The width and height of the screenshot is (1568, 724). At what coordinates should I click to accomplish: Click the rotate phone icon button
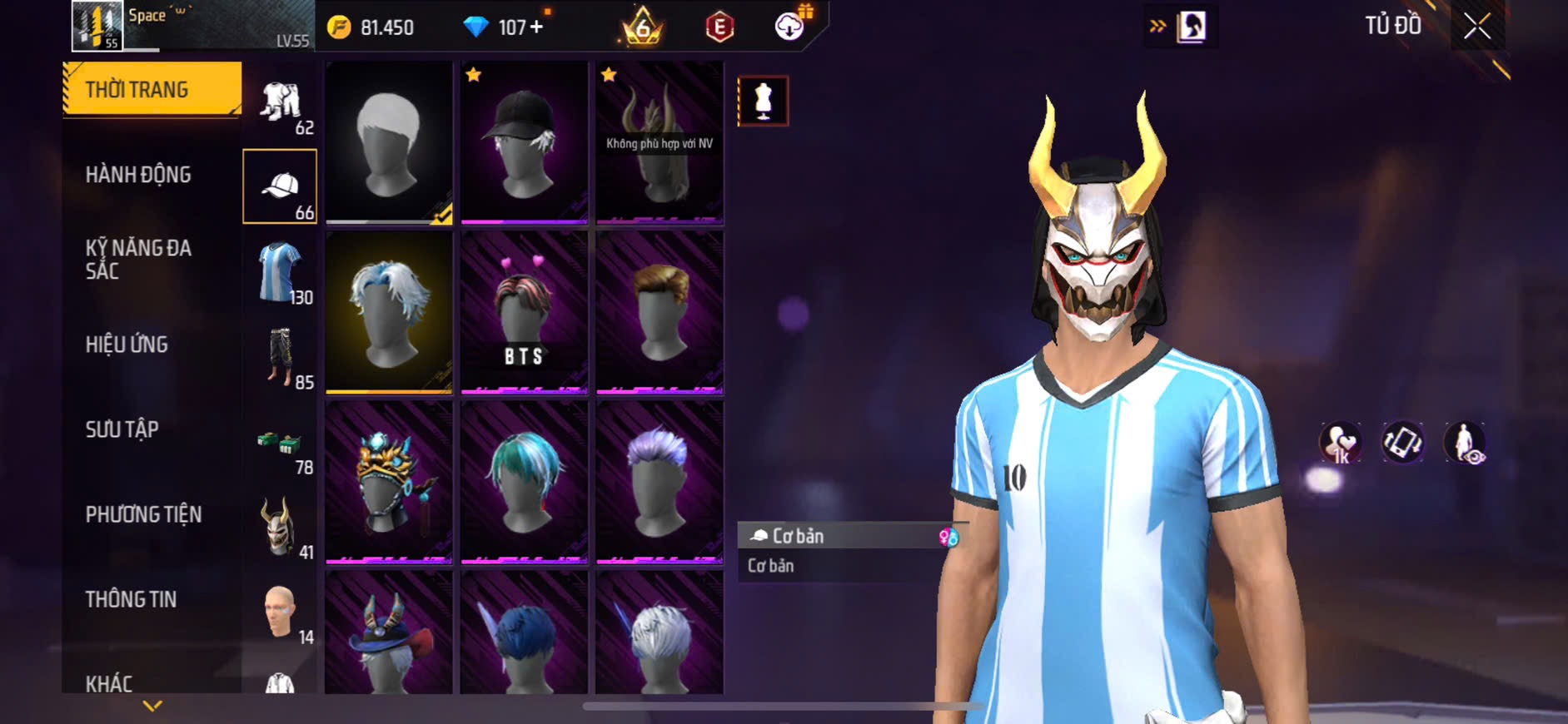click(1402, 442)
